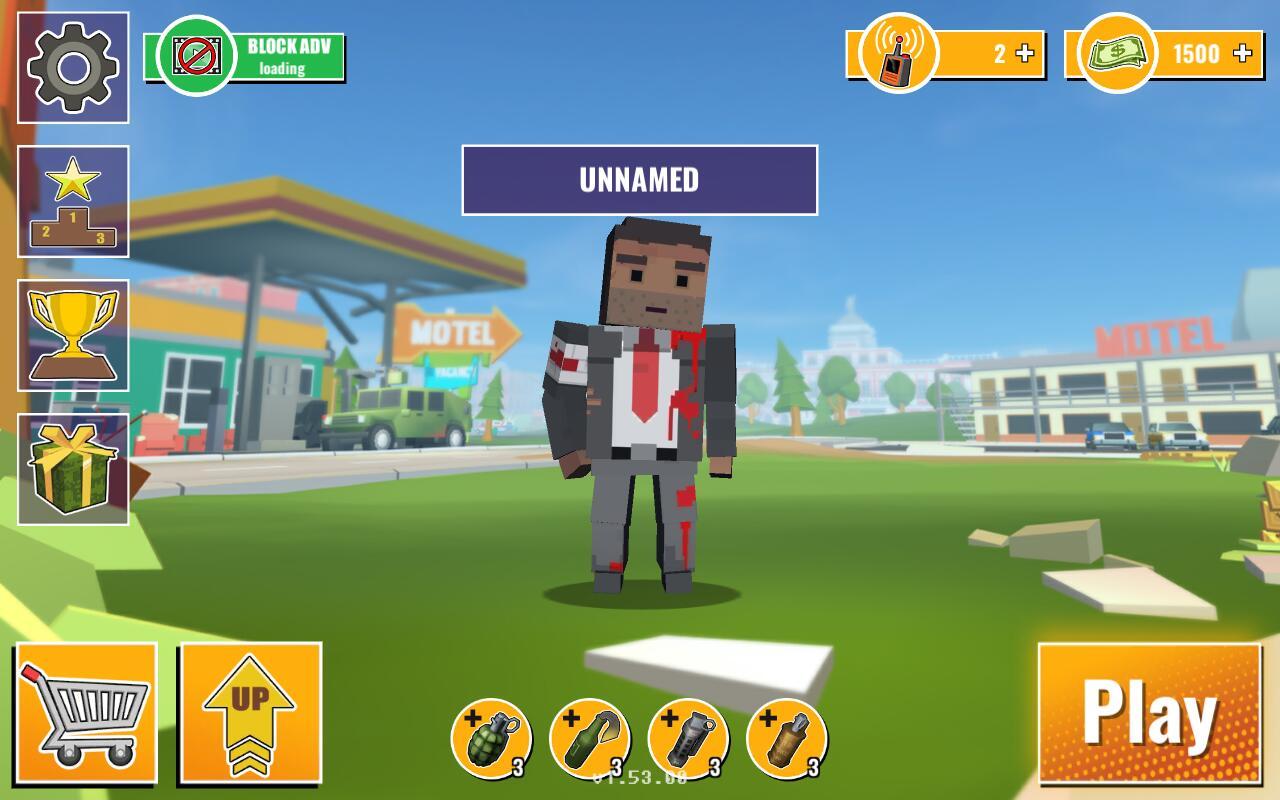Tap the Block Adv button
The height and width of the screenshot is (800, 1280).
click(x=245, y=57)
